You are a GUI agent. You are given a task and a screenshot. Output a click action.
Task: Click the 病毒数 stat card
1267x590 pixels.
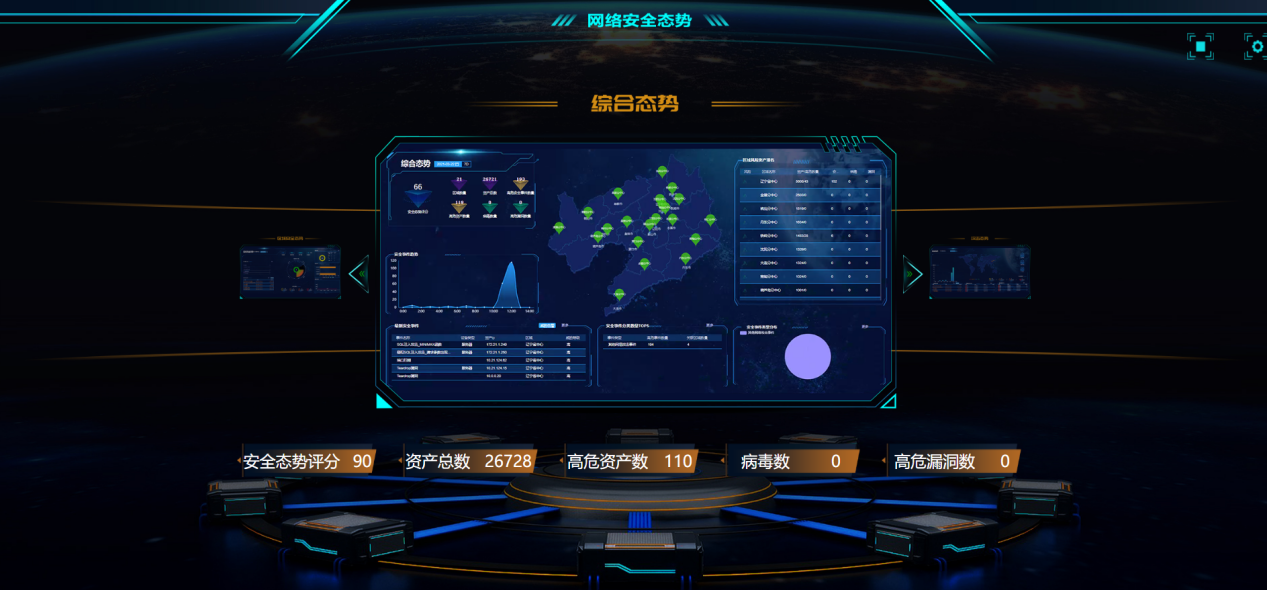pos(791,461)
